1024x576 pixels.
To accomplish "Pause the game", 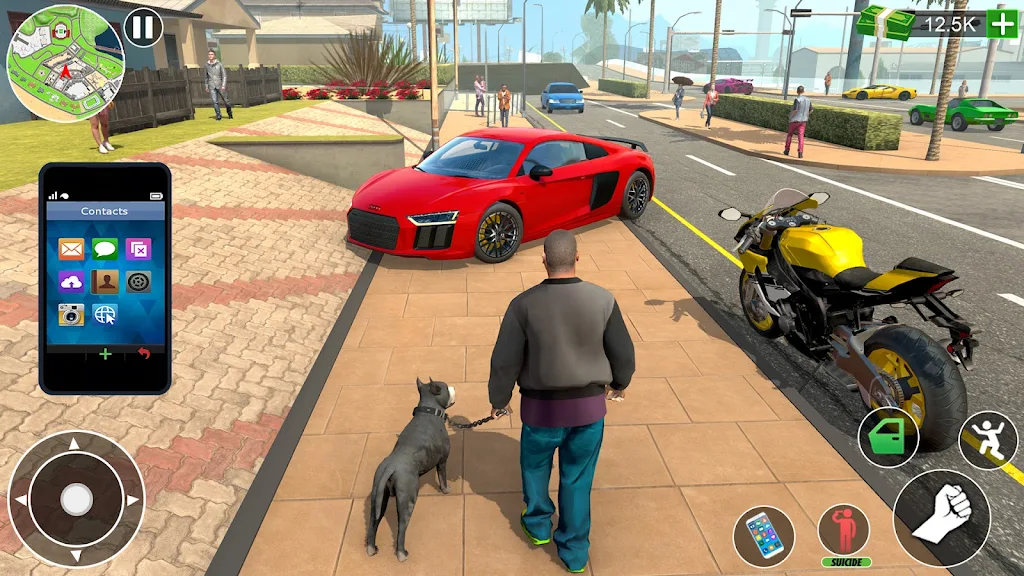I will coord(143,27).
